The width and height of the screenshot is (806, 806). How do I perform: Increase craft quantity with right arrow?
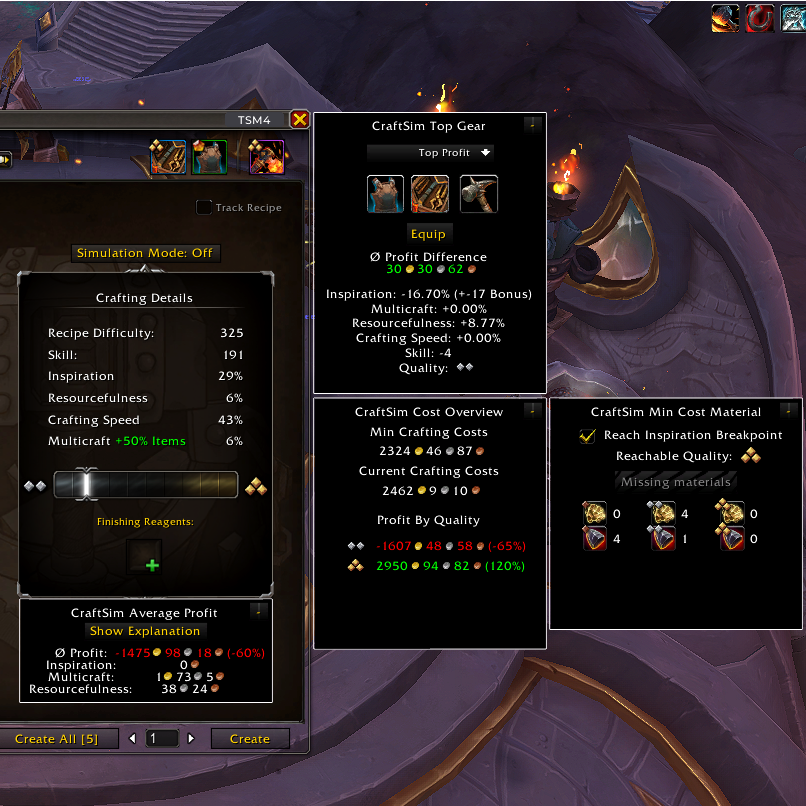(191, 739)
